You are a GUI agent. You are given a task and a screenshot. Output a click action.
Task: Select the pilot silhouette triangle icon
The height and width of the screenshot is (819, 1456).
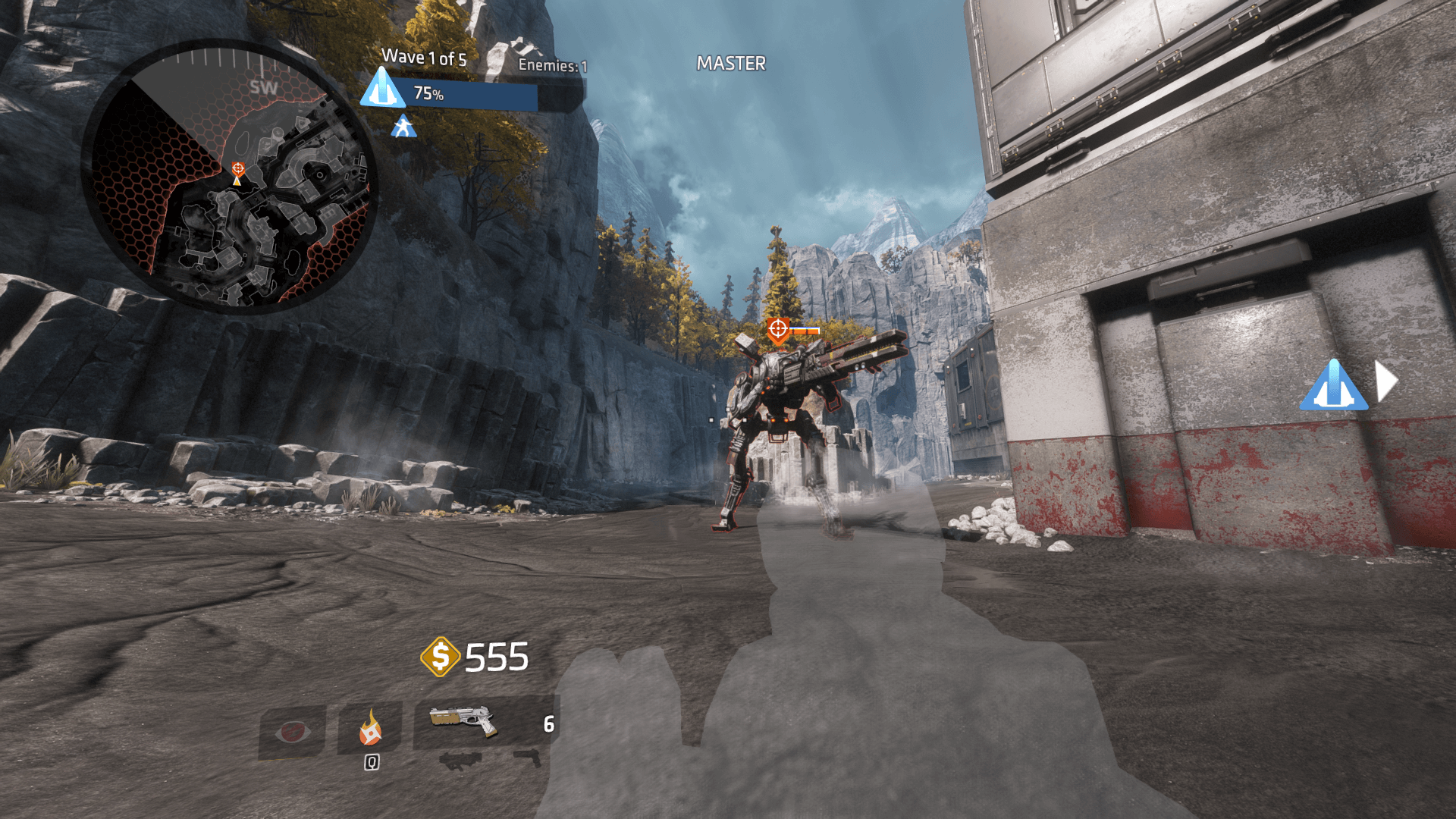[x=403, y=127]
